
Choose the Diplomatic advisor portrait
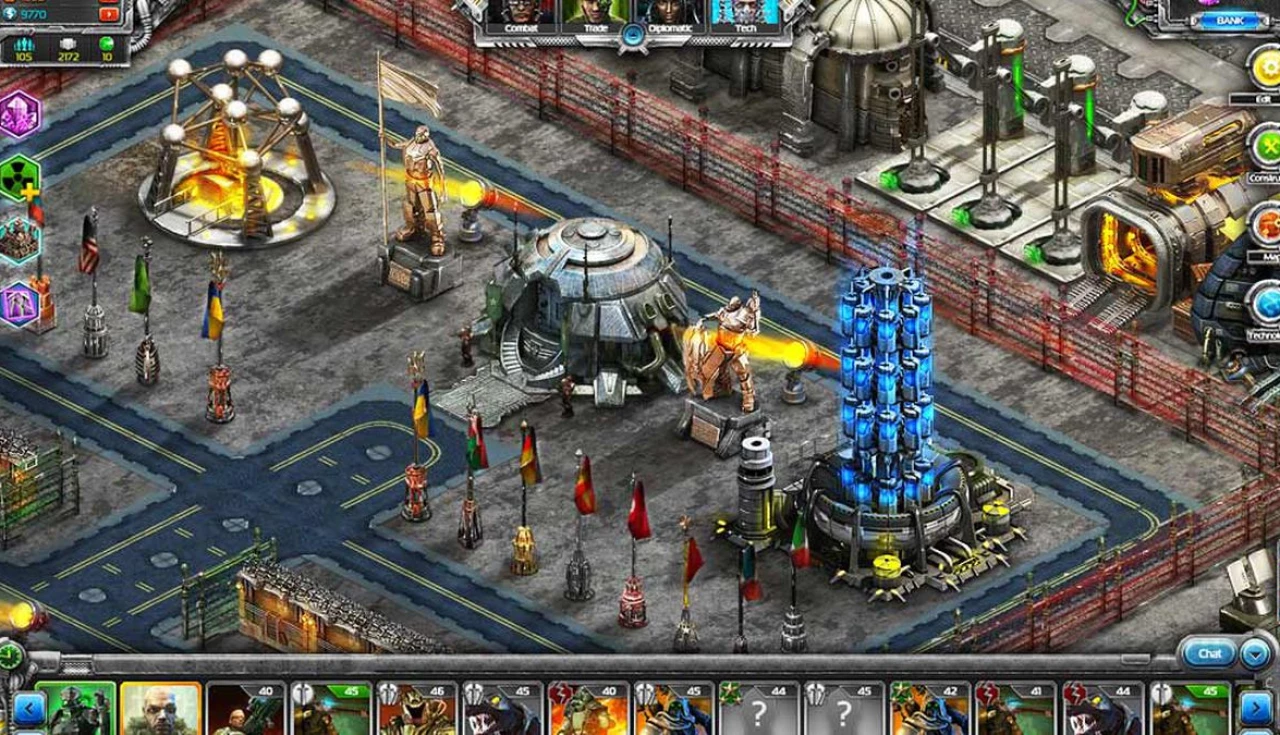pos(670,15)
